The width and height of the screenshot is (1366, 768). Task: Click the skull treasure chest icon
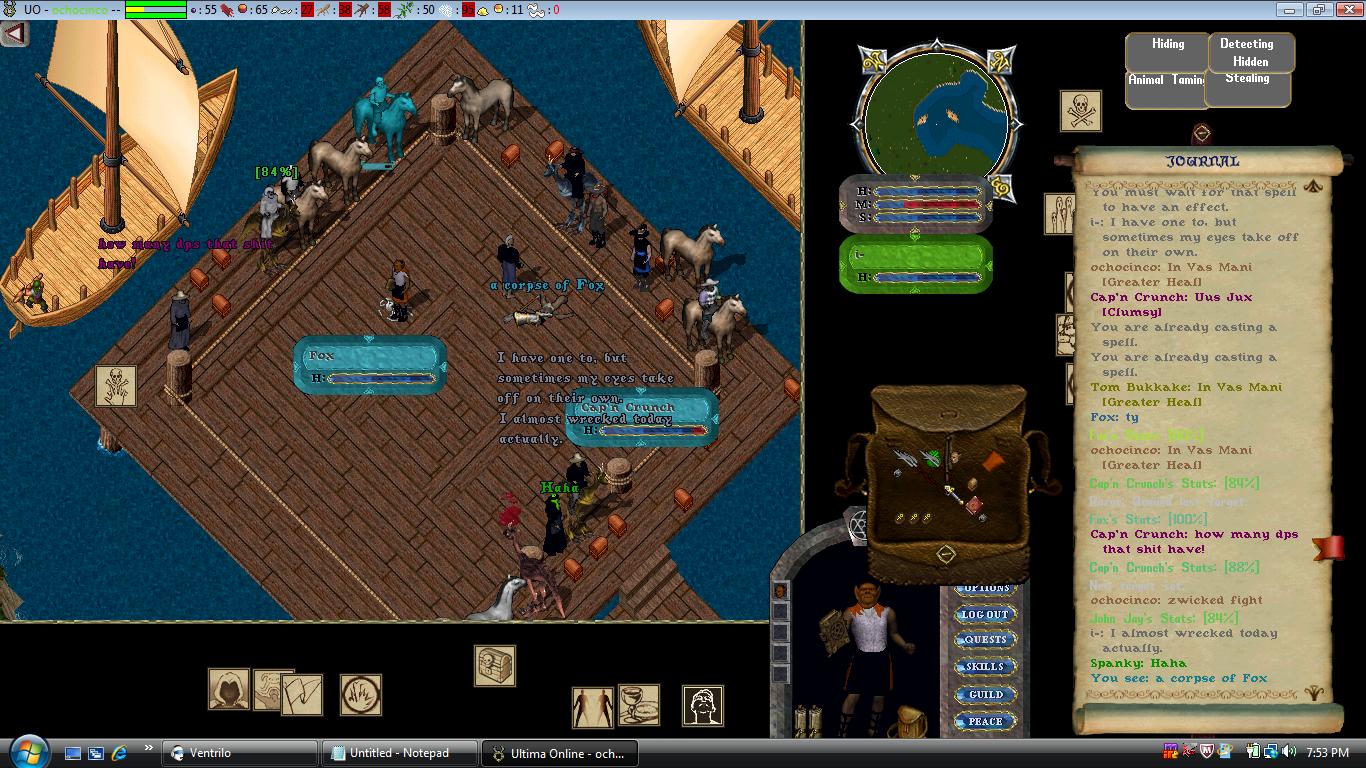click(x=494, y=665)
